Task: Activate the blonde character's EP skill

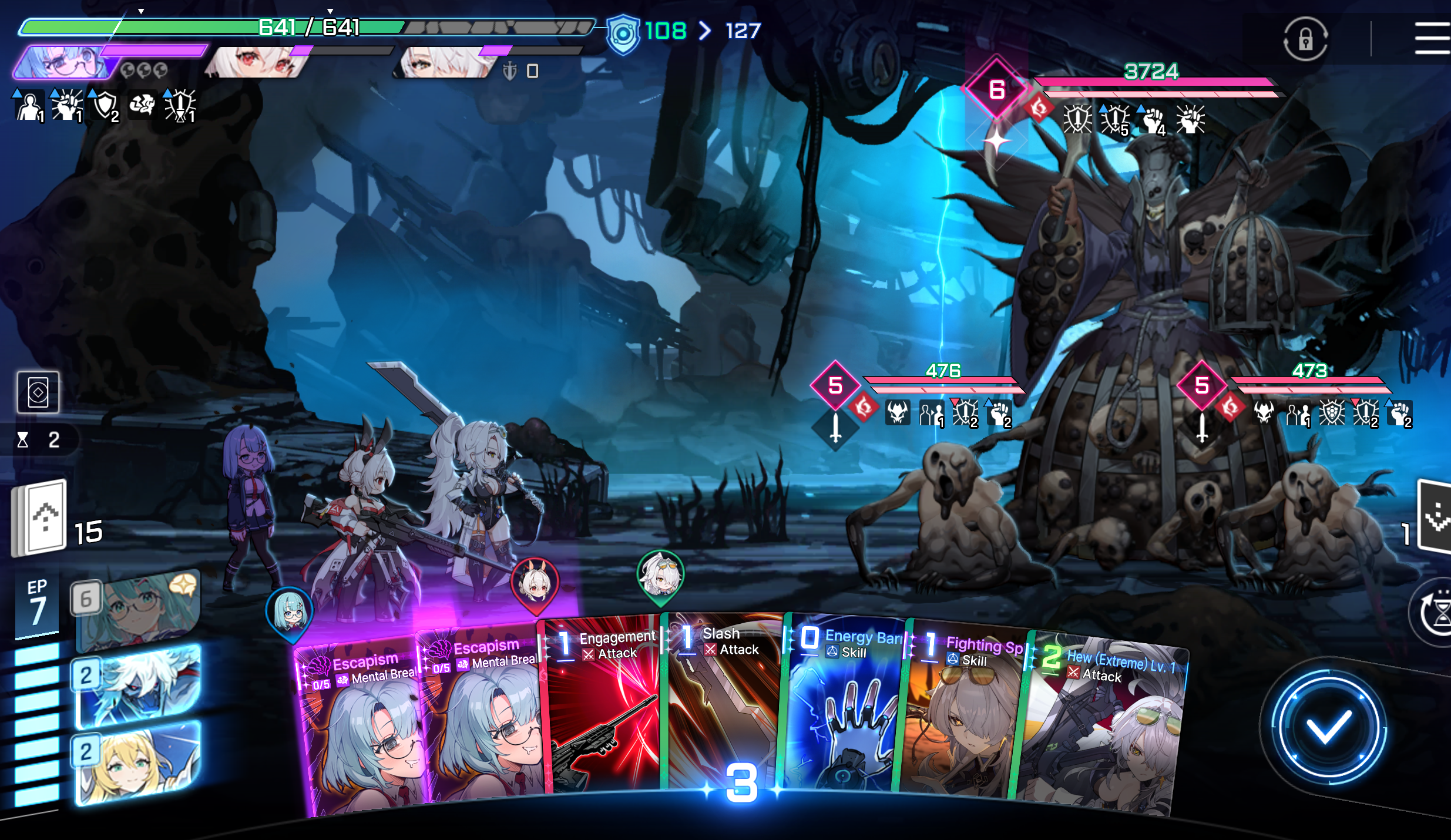Action: pos(138,762)
